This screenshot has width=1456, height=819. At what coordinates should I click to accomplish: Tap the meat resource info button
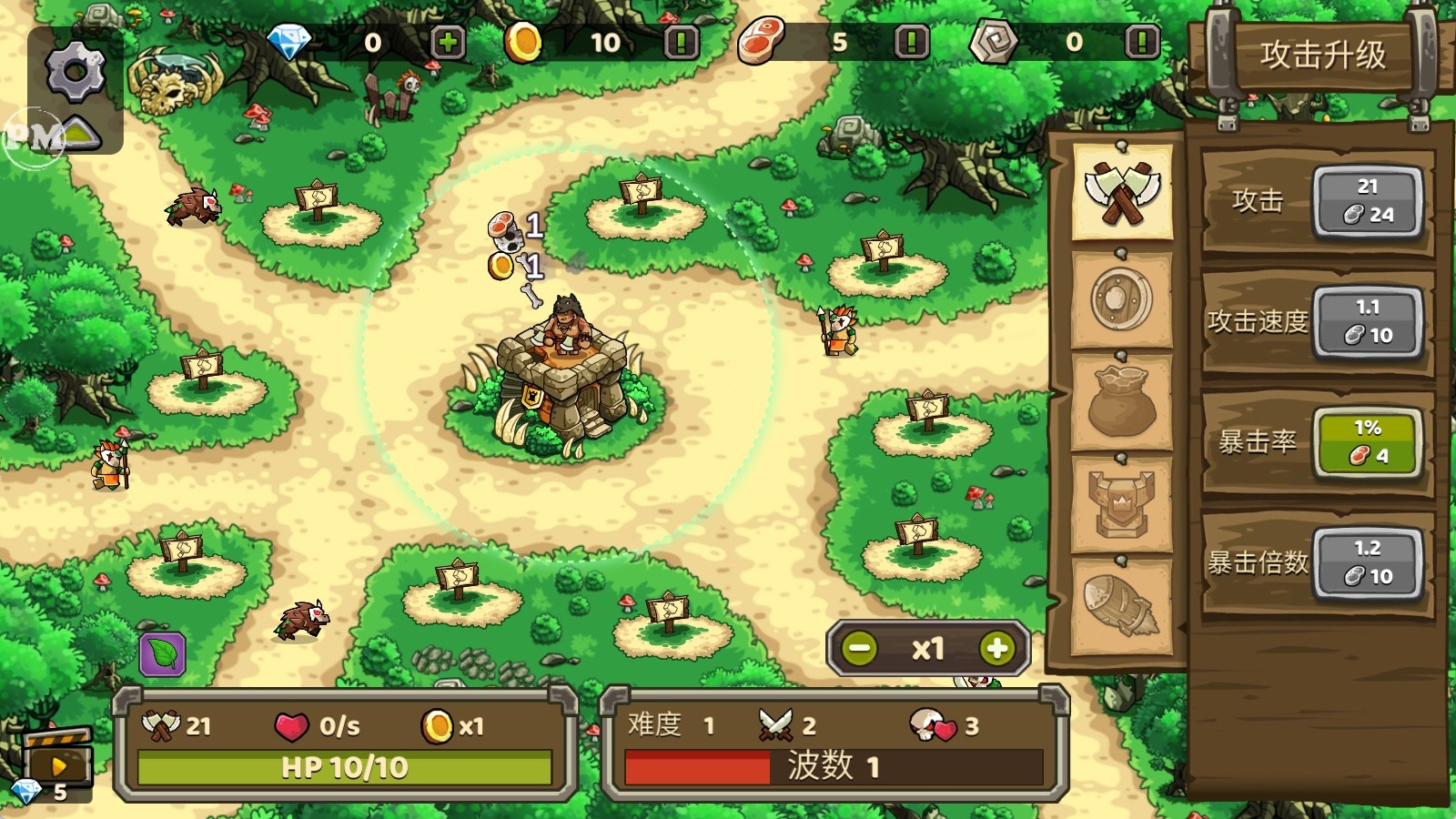[x=911, y=43]
